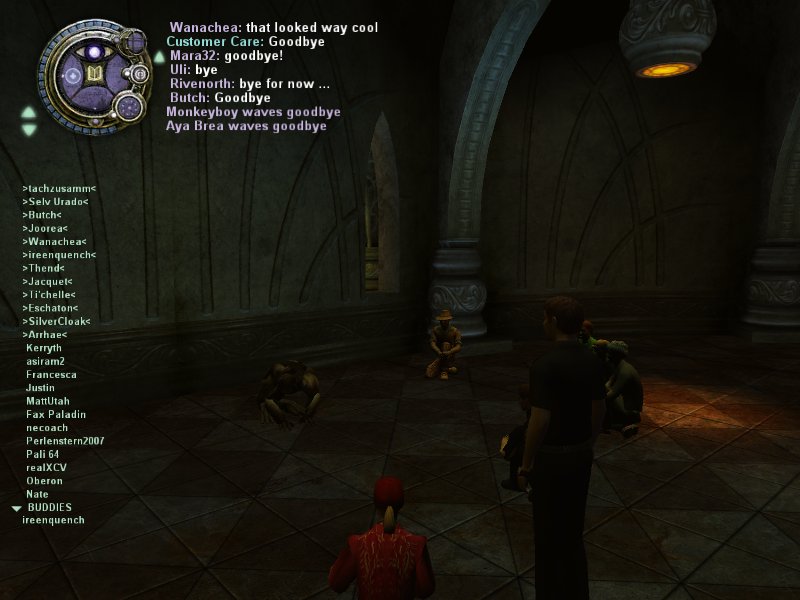Select Perlenstern2007 in the player list

click(x=65, y=441)
